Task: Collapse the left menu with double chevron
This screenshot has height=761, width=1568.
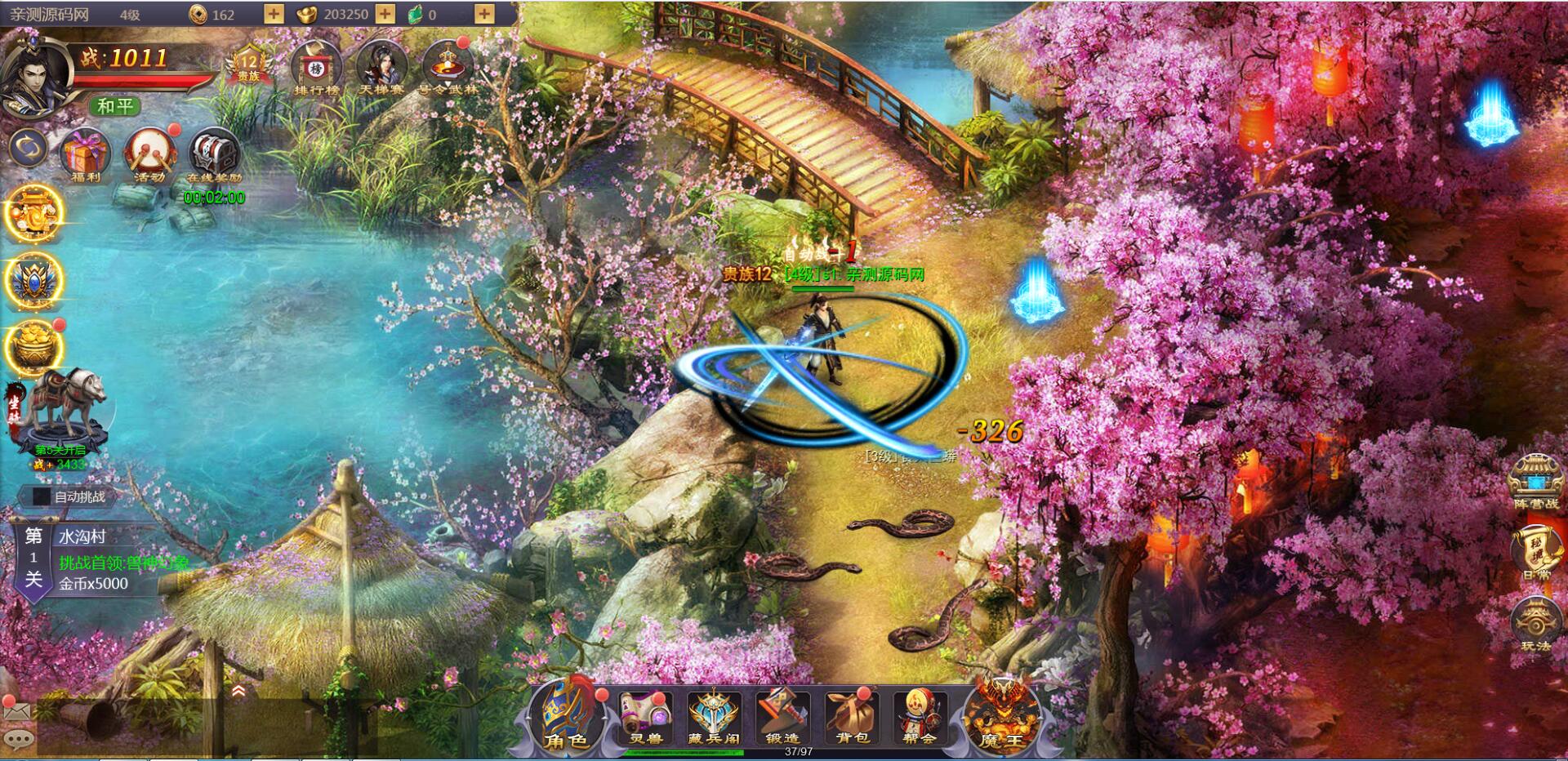Action: [x=238, y=690]
